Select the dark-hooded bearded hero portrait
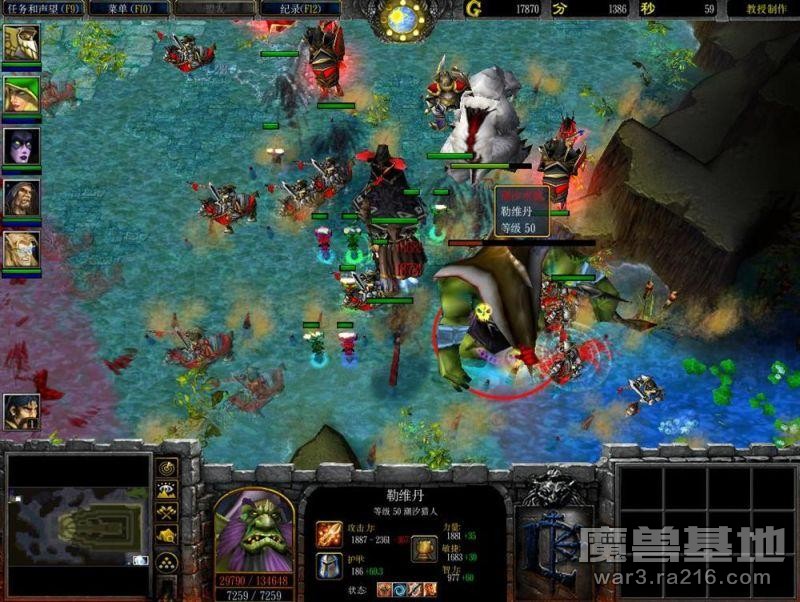The width and height of the screenshot is (800, 602). (21, 197)
